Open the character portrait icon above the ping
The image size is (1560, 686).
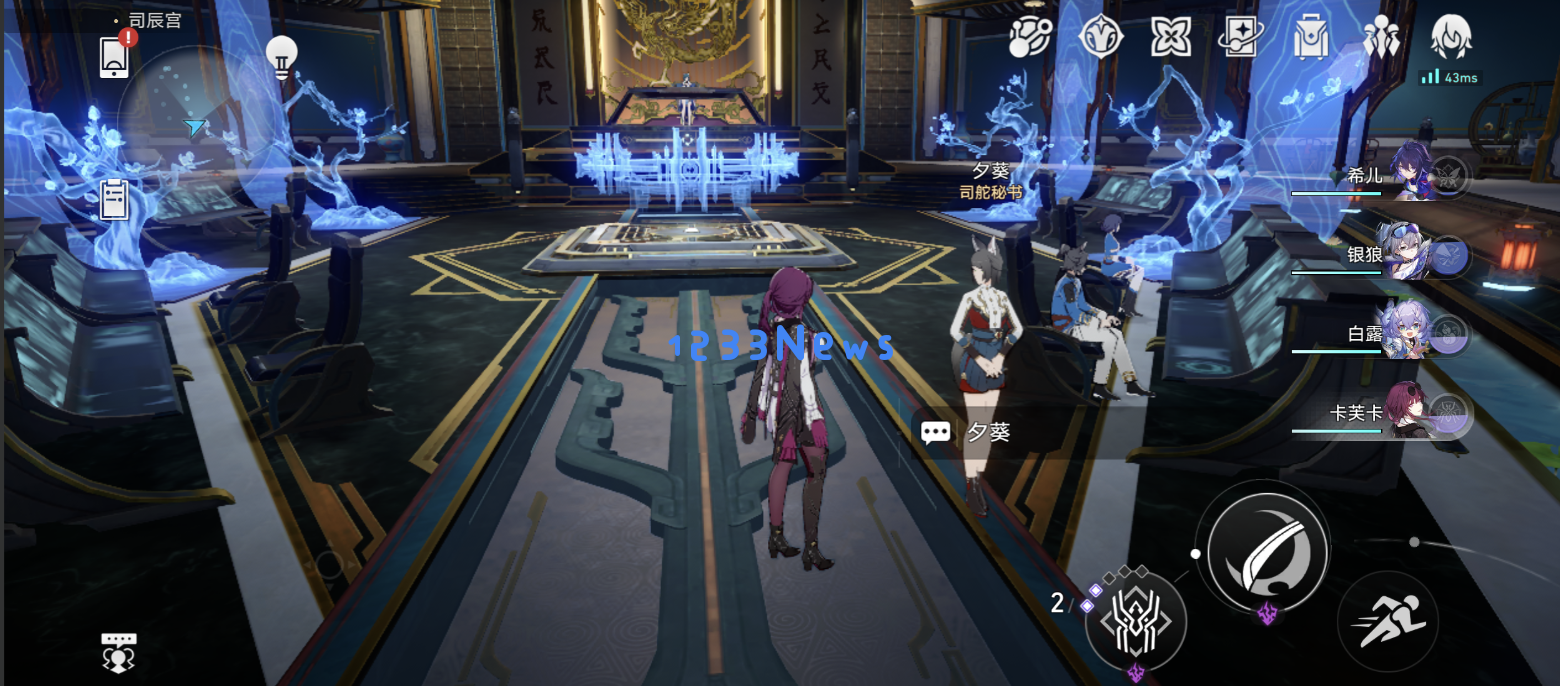(1450, 37)
